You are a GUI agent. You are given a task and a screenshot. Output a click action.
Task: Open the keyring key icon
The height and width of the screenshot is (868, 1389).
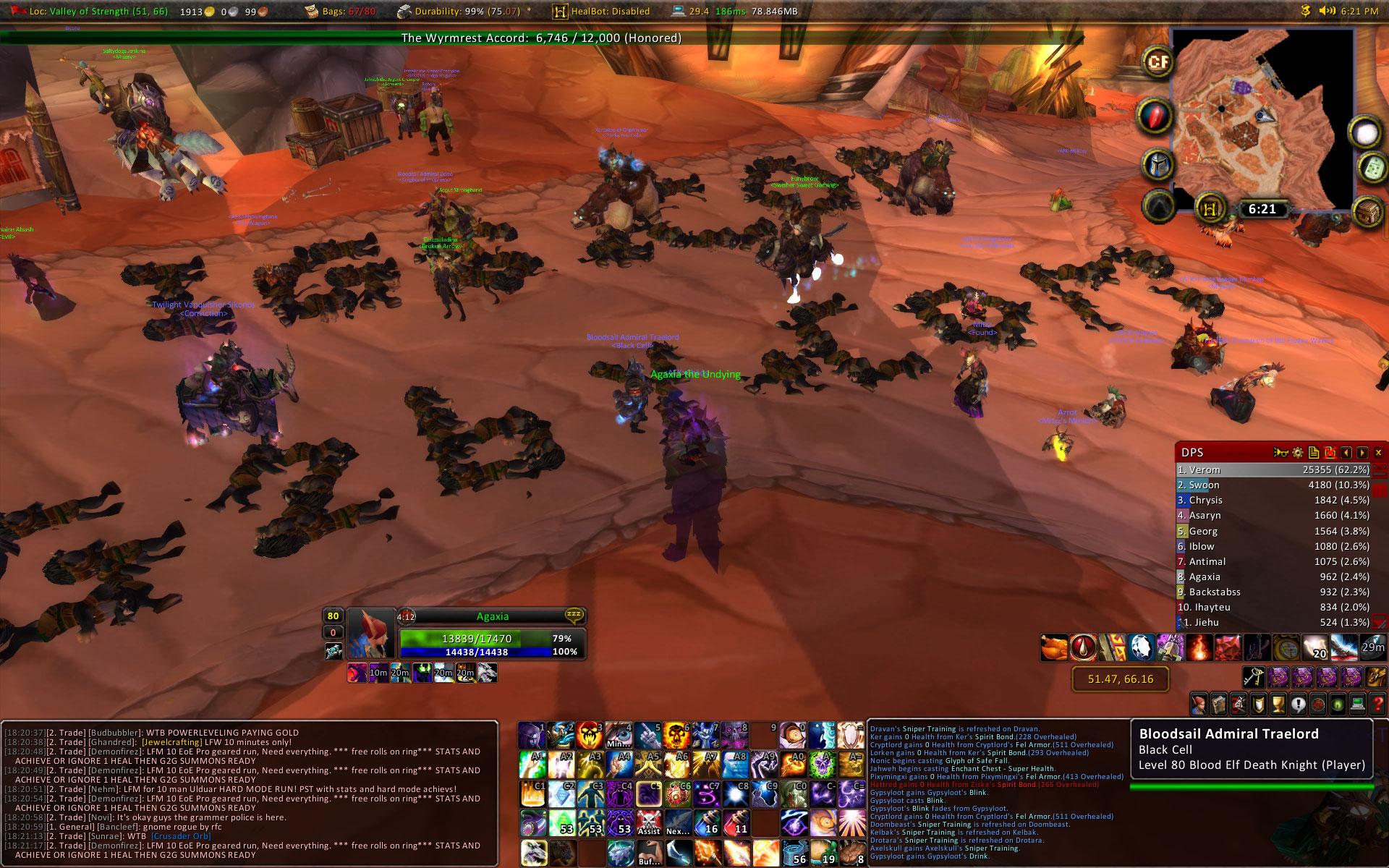1254,676
